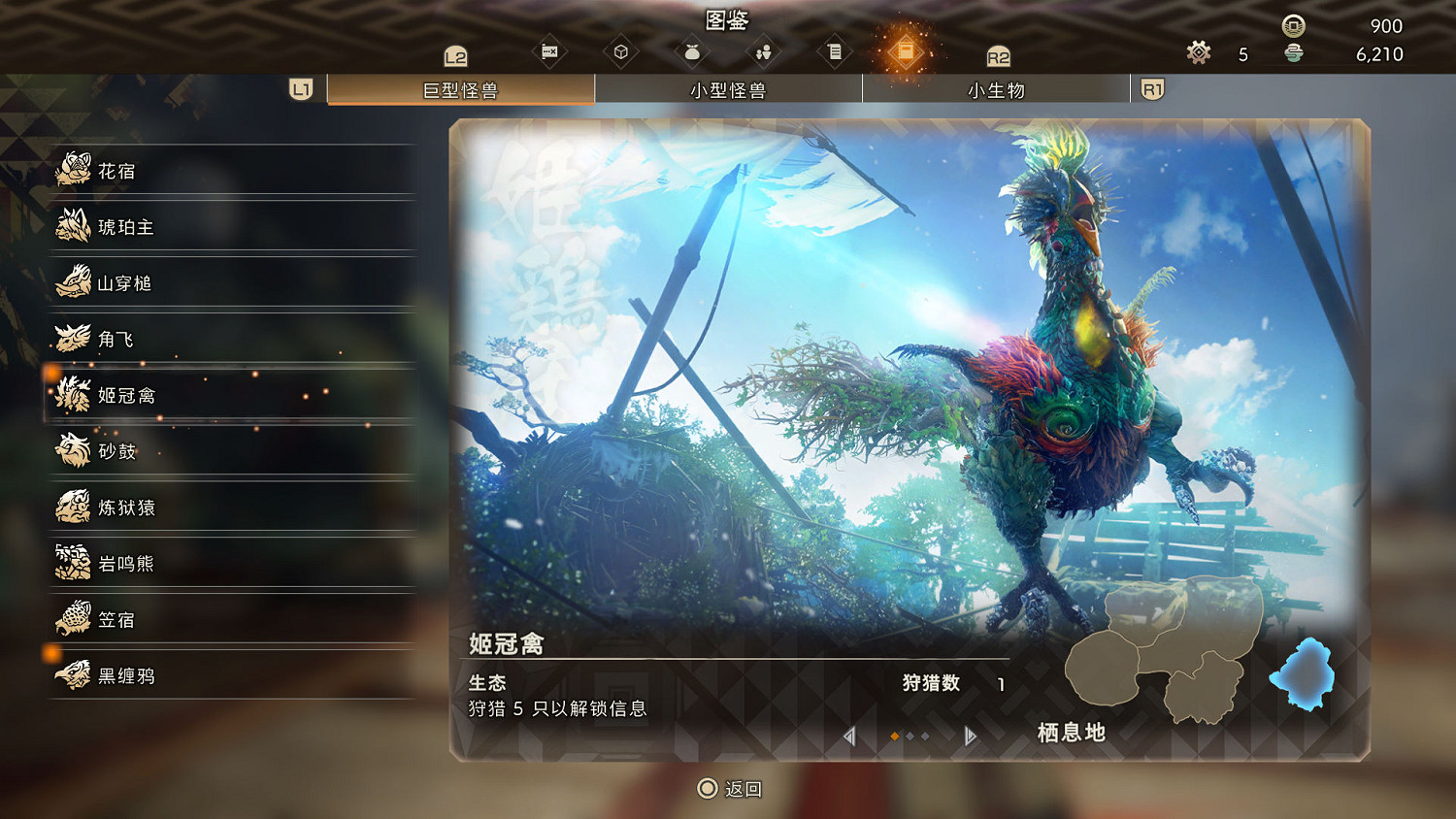Image resolution: width=1456 pixels, height=819 pixels.
Task: Switch to the 小型怪兽 tab
Action: [x=729, y=89]
